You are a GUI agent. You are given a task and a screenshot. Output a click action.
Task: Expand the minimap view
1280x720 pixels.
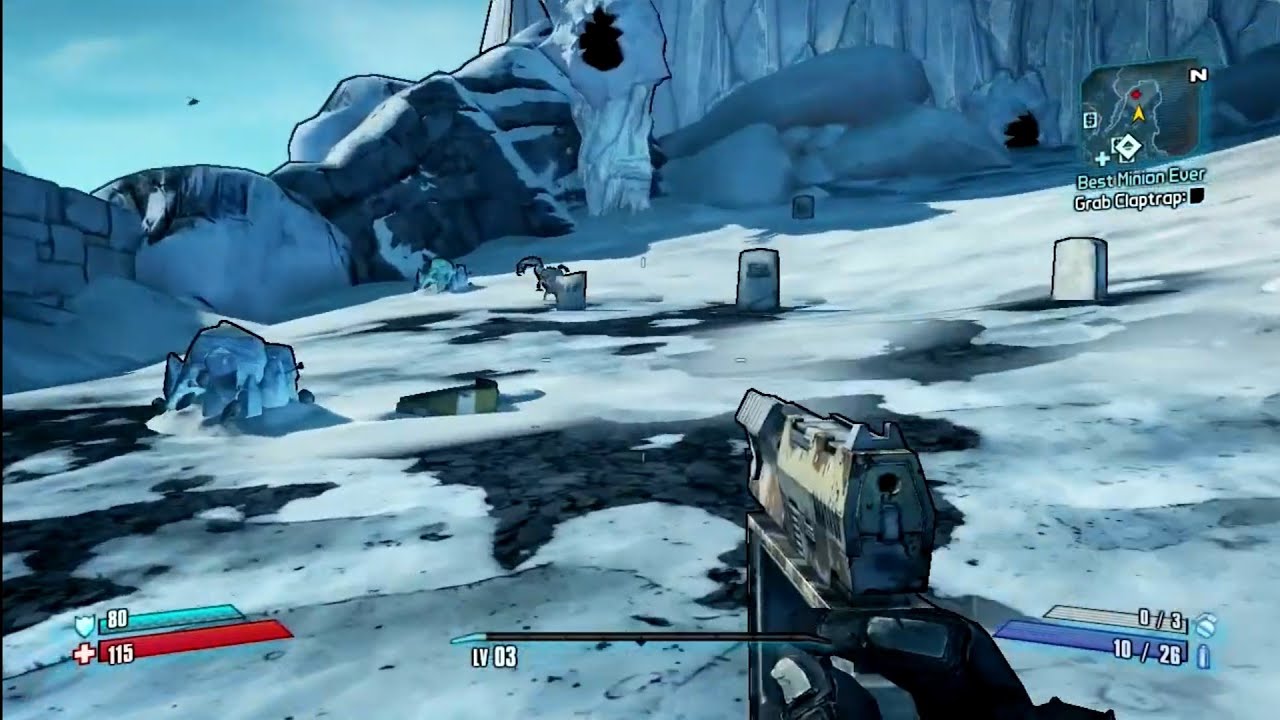tap(1145, 110)
